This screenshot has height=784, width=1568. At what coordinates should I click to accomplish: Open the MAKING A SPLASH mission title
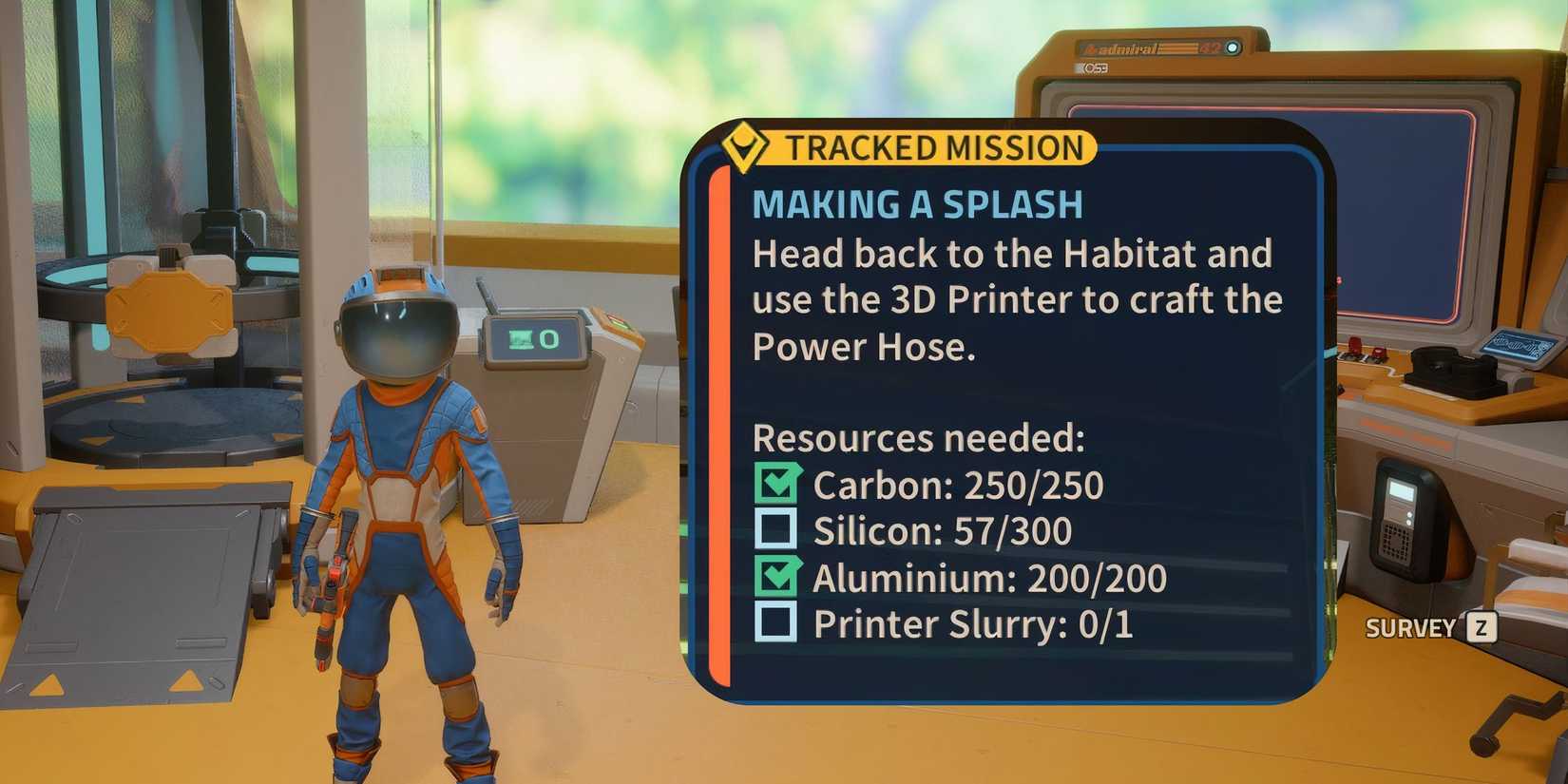[915, 203]
